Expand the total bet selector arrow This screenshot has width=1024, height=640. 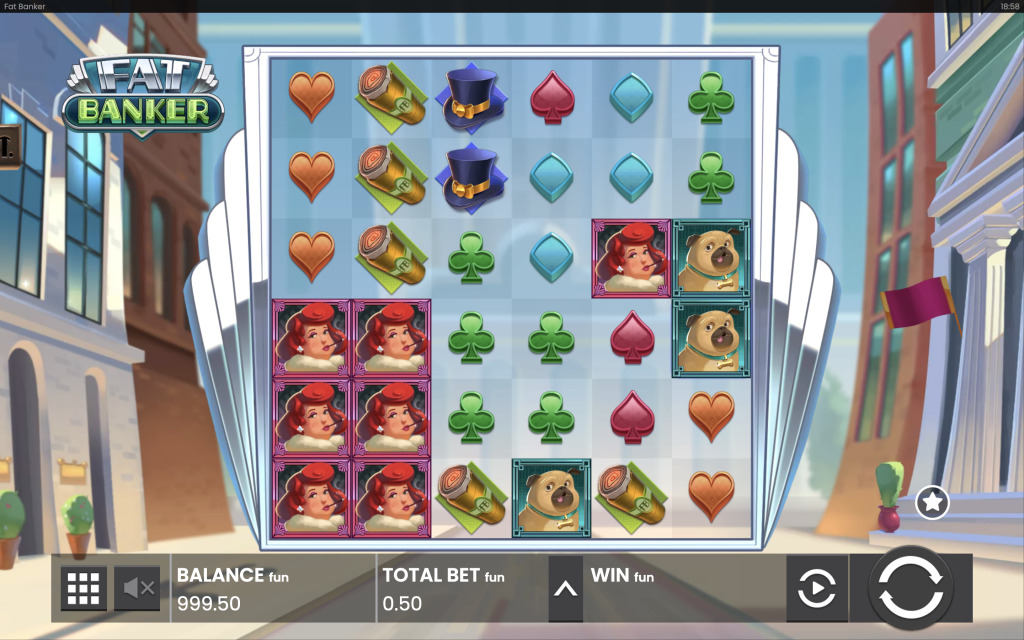[565, 589]
